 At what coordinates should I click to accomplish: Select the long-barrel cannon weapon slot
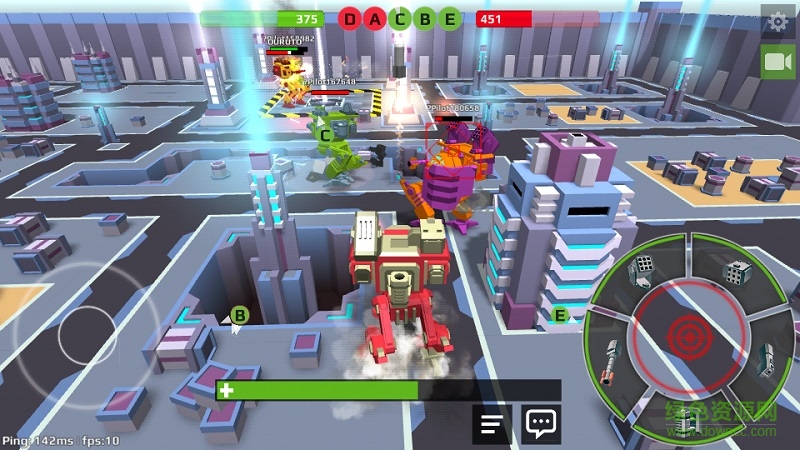coord(611,360)
